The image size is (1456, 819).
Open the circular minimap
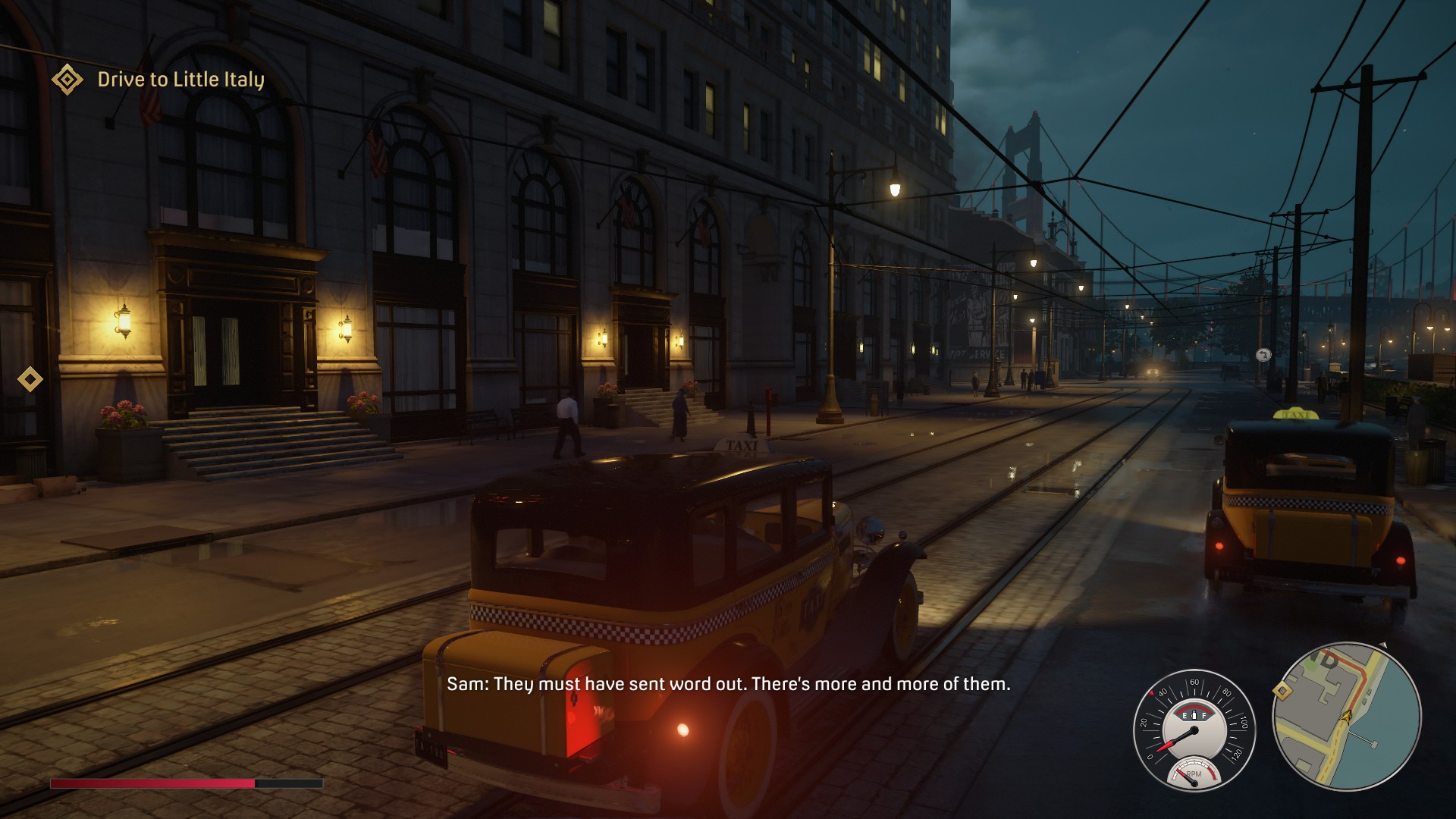click(x=1347, y=717)
